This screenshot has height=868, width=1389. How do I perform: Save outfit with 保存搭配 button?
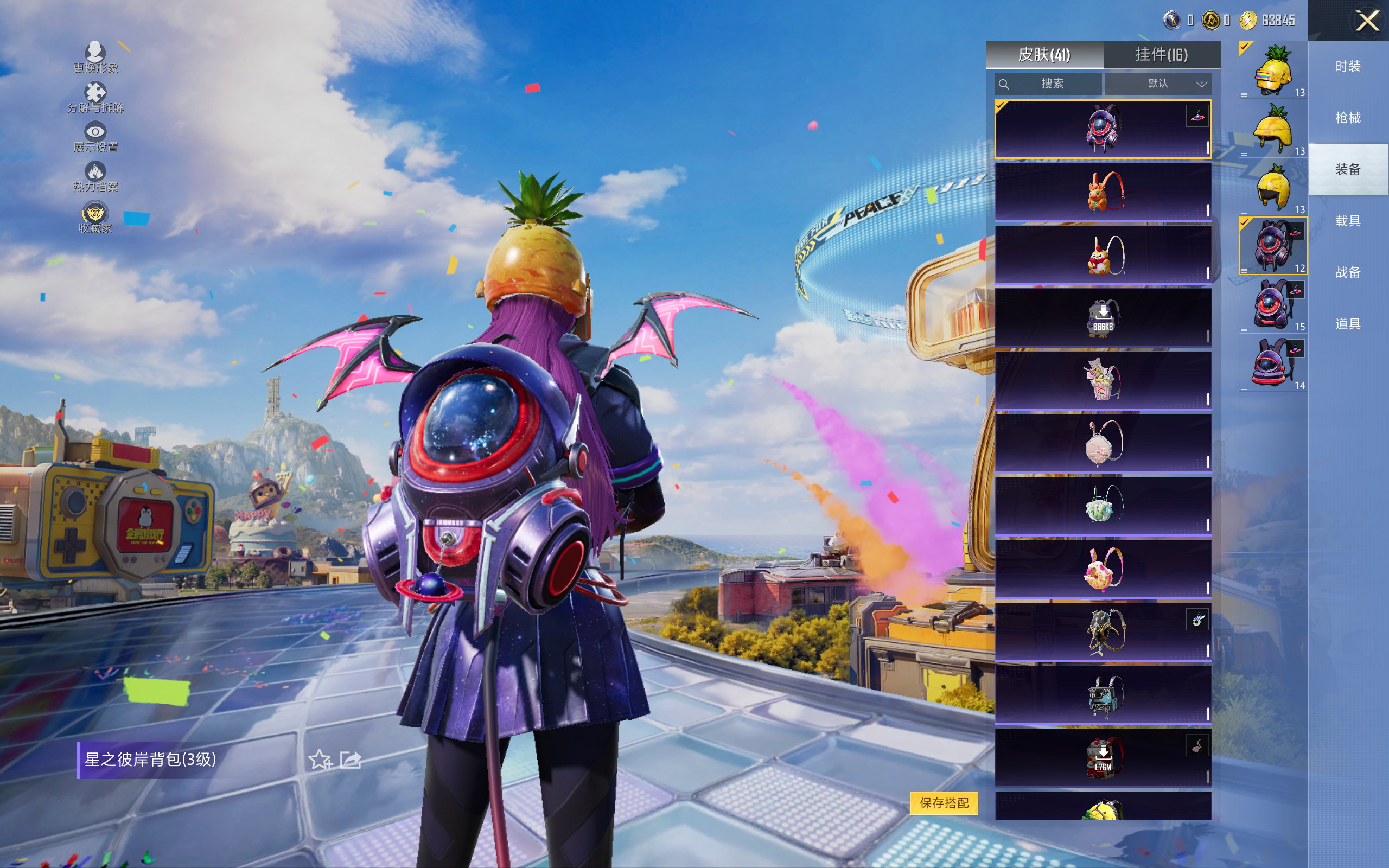944,802
